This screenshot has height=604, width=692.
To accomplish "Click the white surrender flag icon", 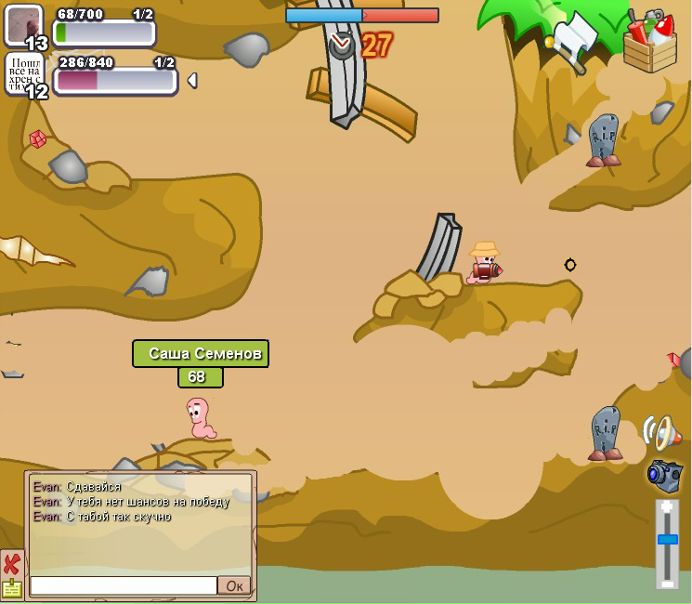I will point(575,38).
